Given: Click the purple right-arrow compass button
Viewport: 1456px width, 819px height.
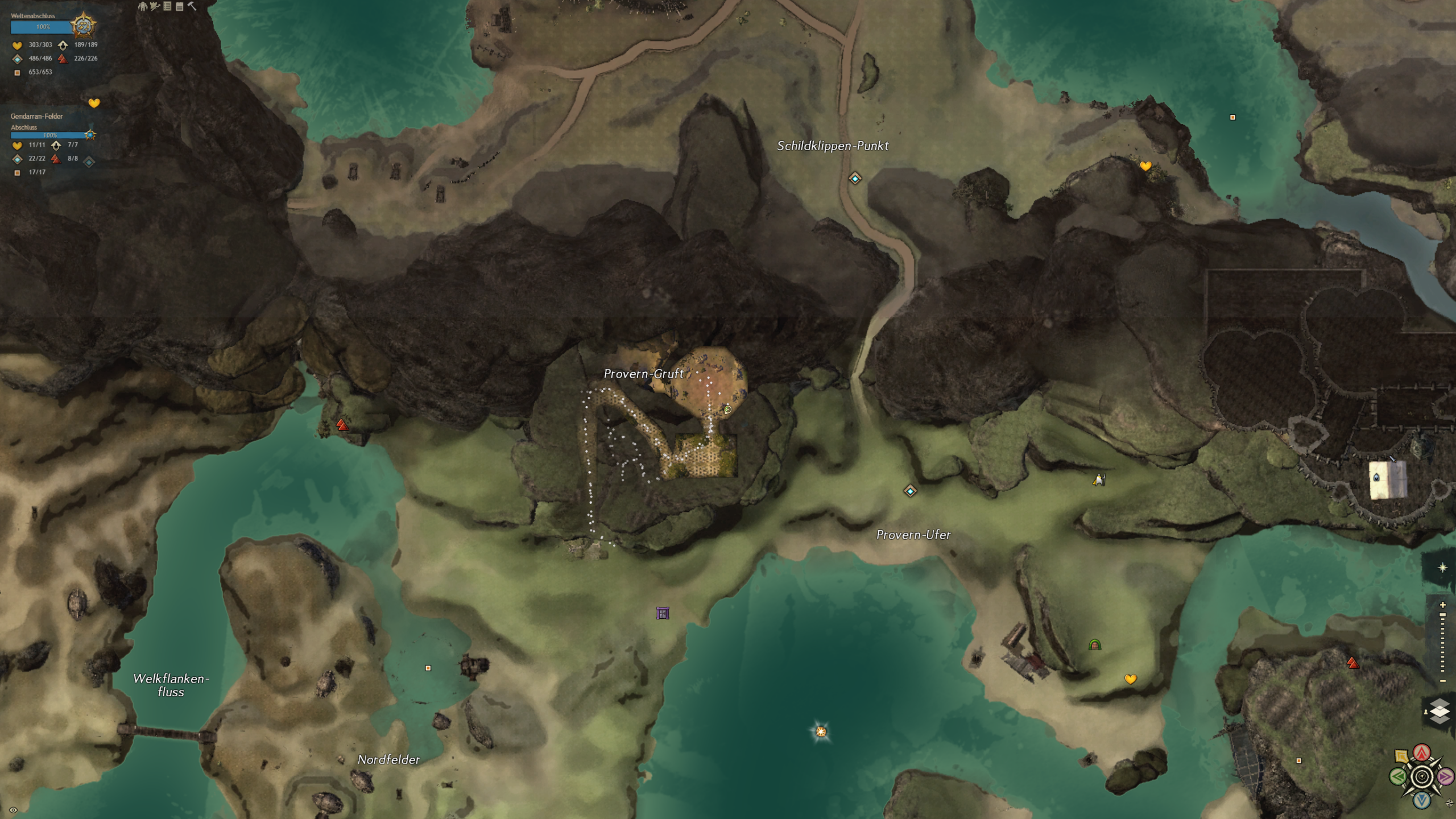Looking at the screenshot, I should (1445, 776).
